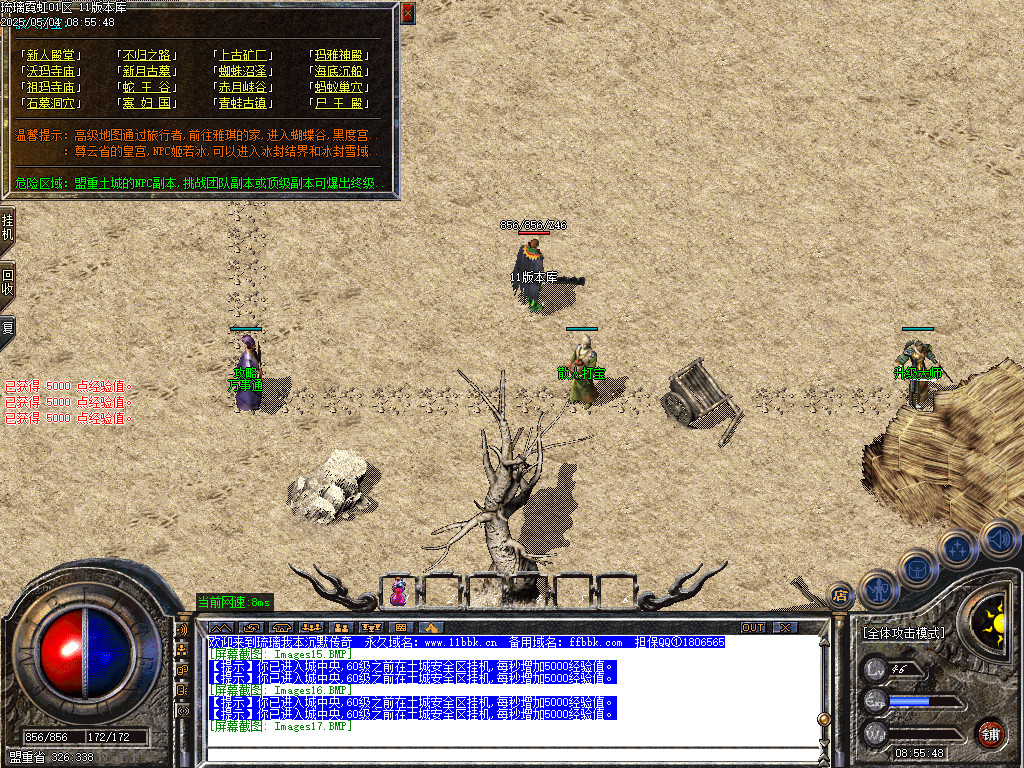Click the red 铺 stall button
The height and width of the screenshot is (768, 1024).
coord(990,733)
